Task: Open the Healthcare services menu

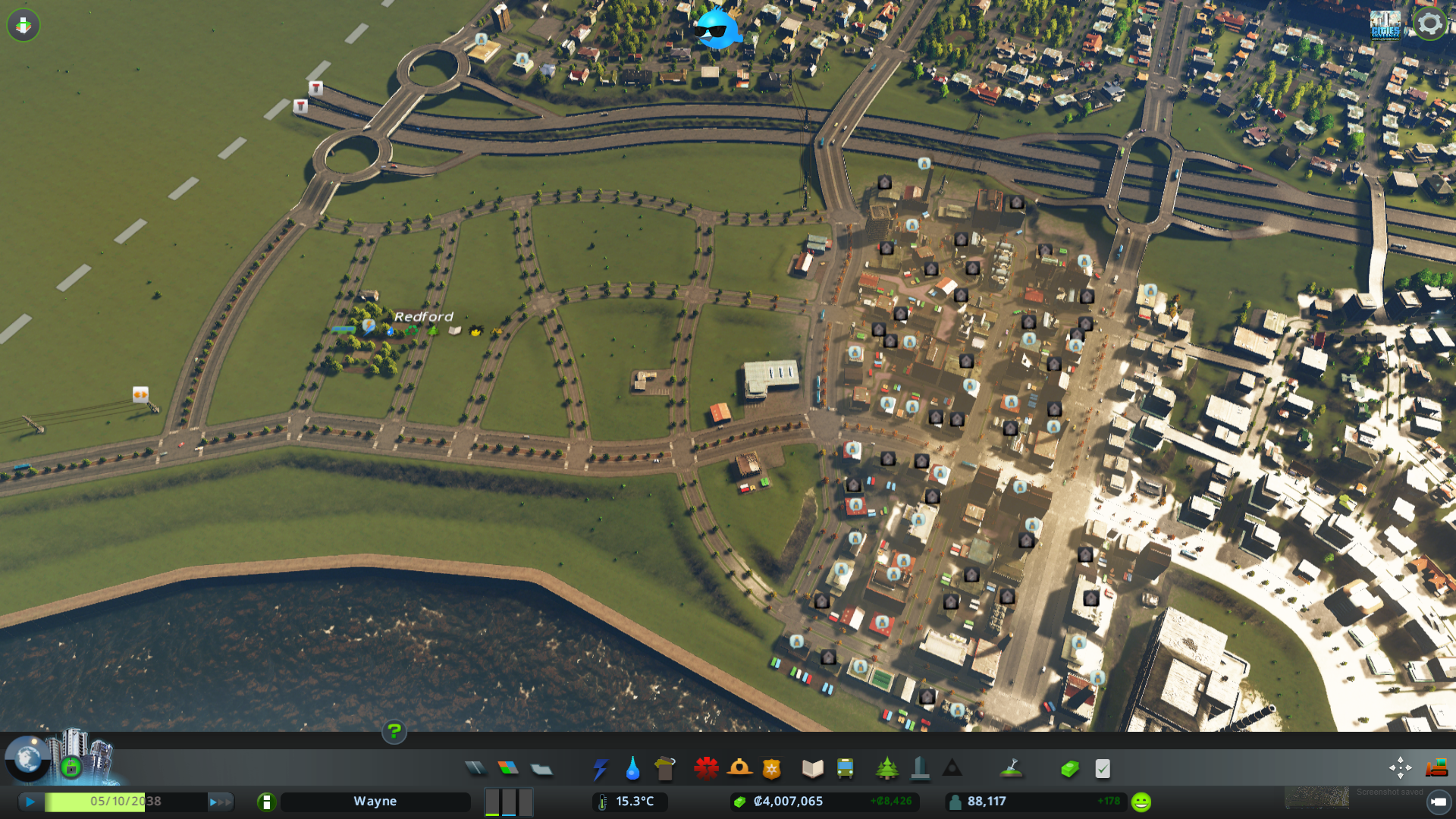Action: (706, 768)
